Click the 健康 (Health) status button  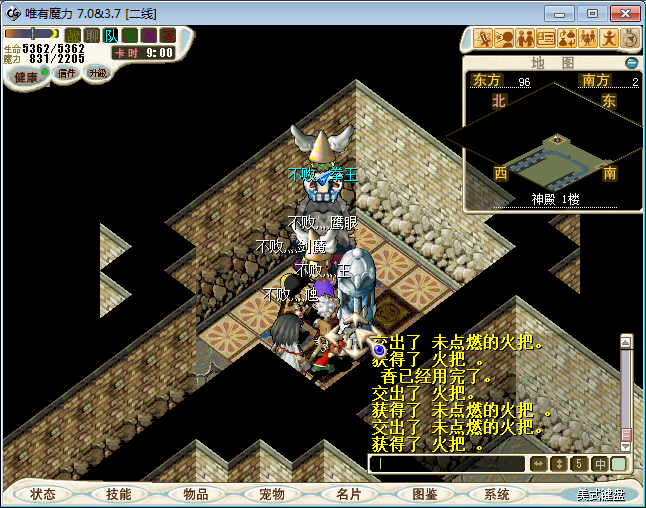click(27, 77)
